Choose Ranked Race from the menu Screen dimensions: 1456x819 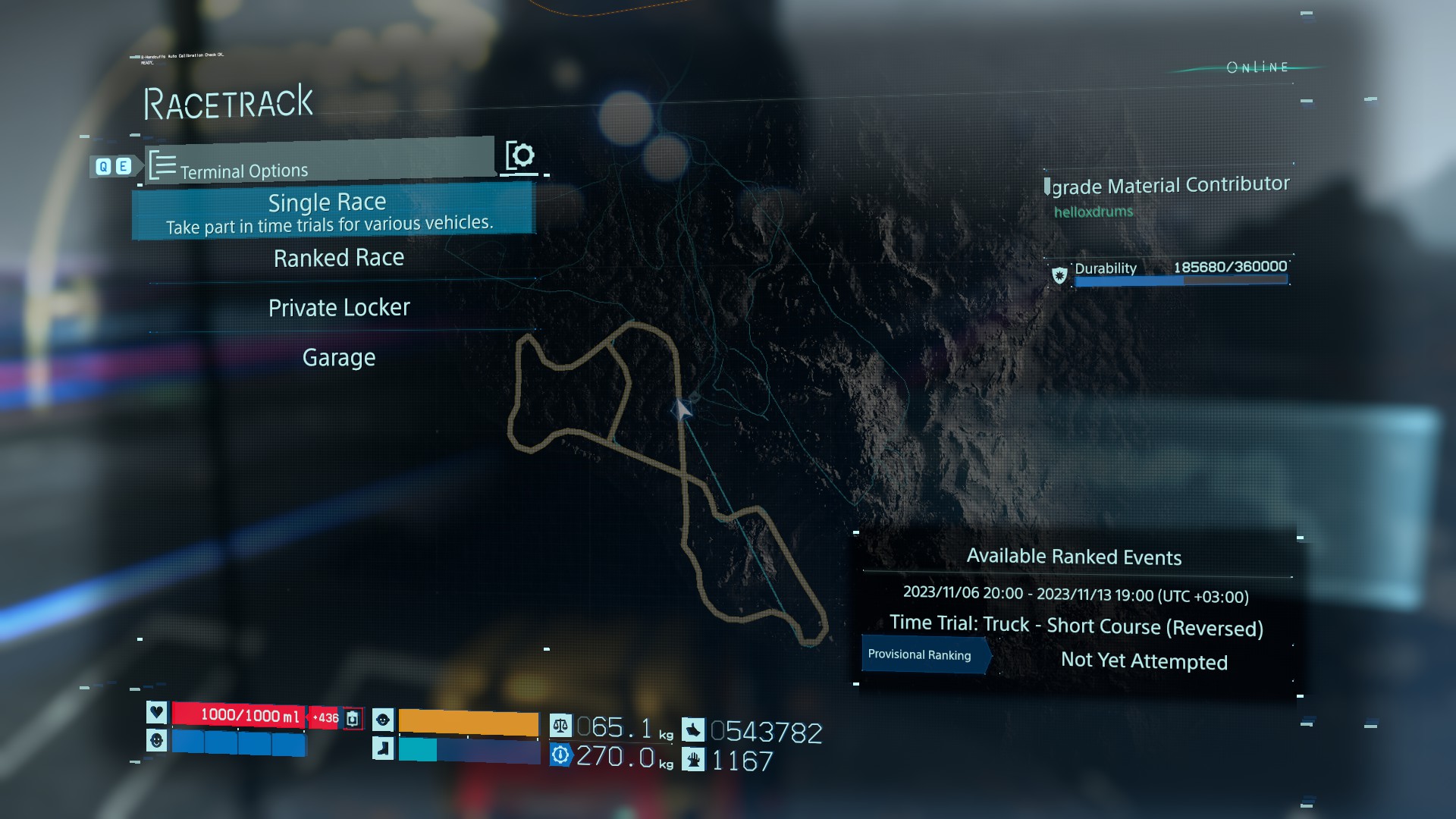339,259
